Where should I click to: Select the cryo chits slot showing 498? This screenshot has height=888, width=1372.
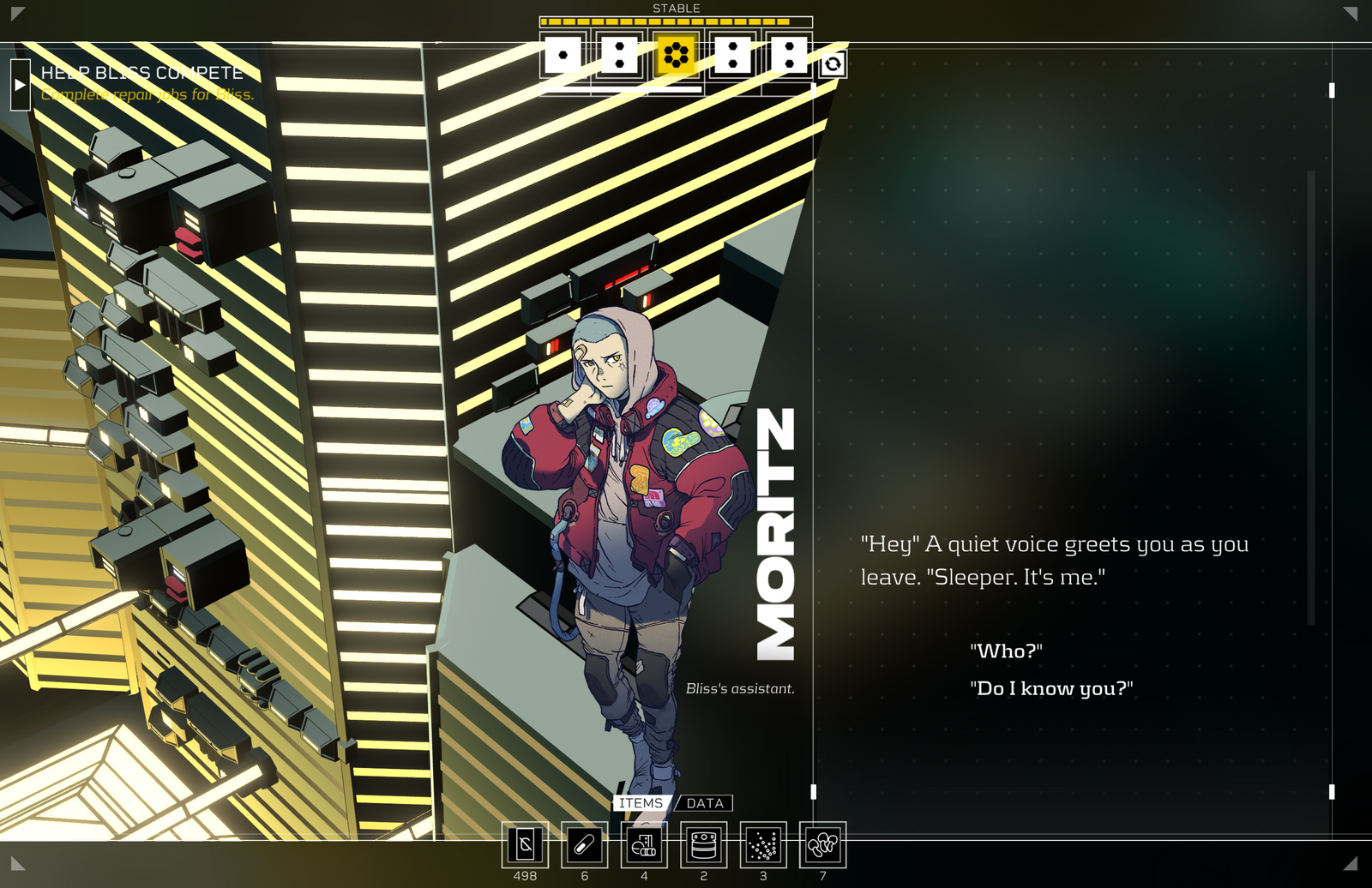(525, 845)
